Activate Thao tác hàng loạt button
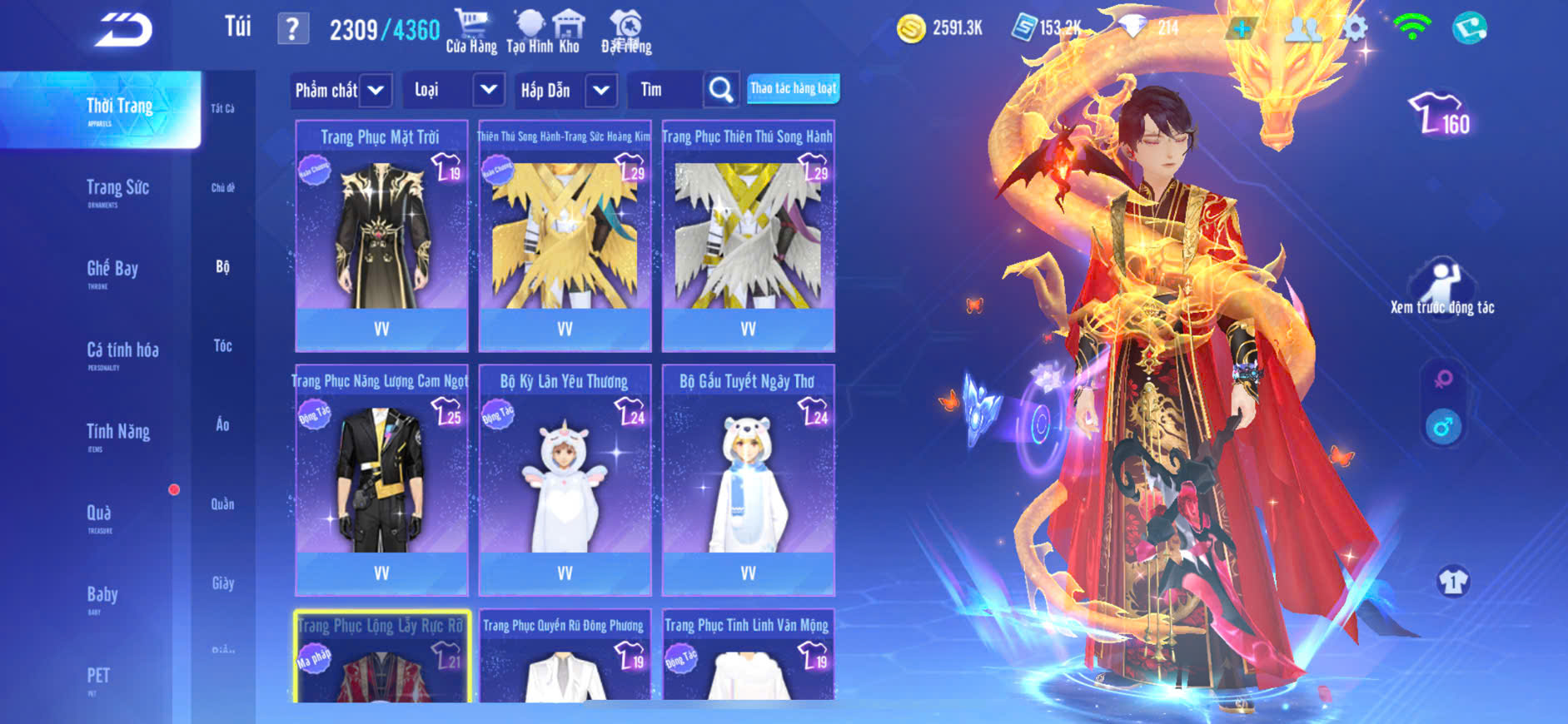Viewport: 1568px width, 724px height. 793,88
